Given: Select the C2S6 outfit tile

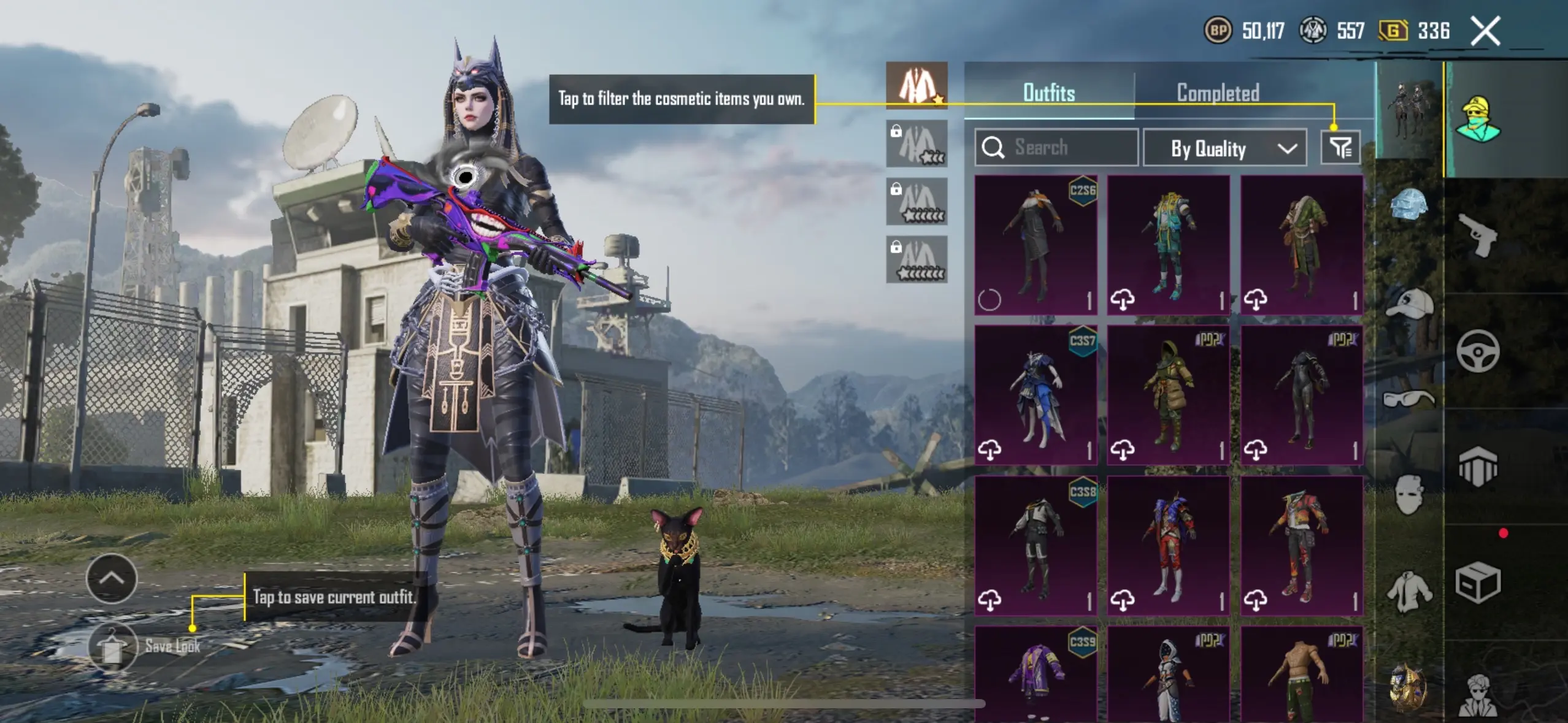Looking at the screenshot, I should 1036,245.
